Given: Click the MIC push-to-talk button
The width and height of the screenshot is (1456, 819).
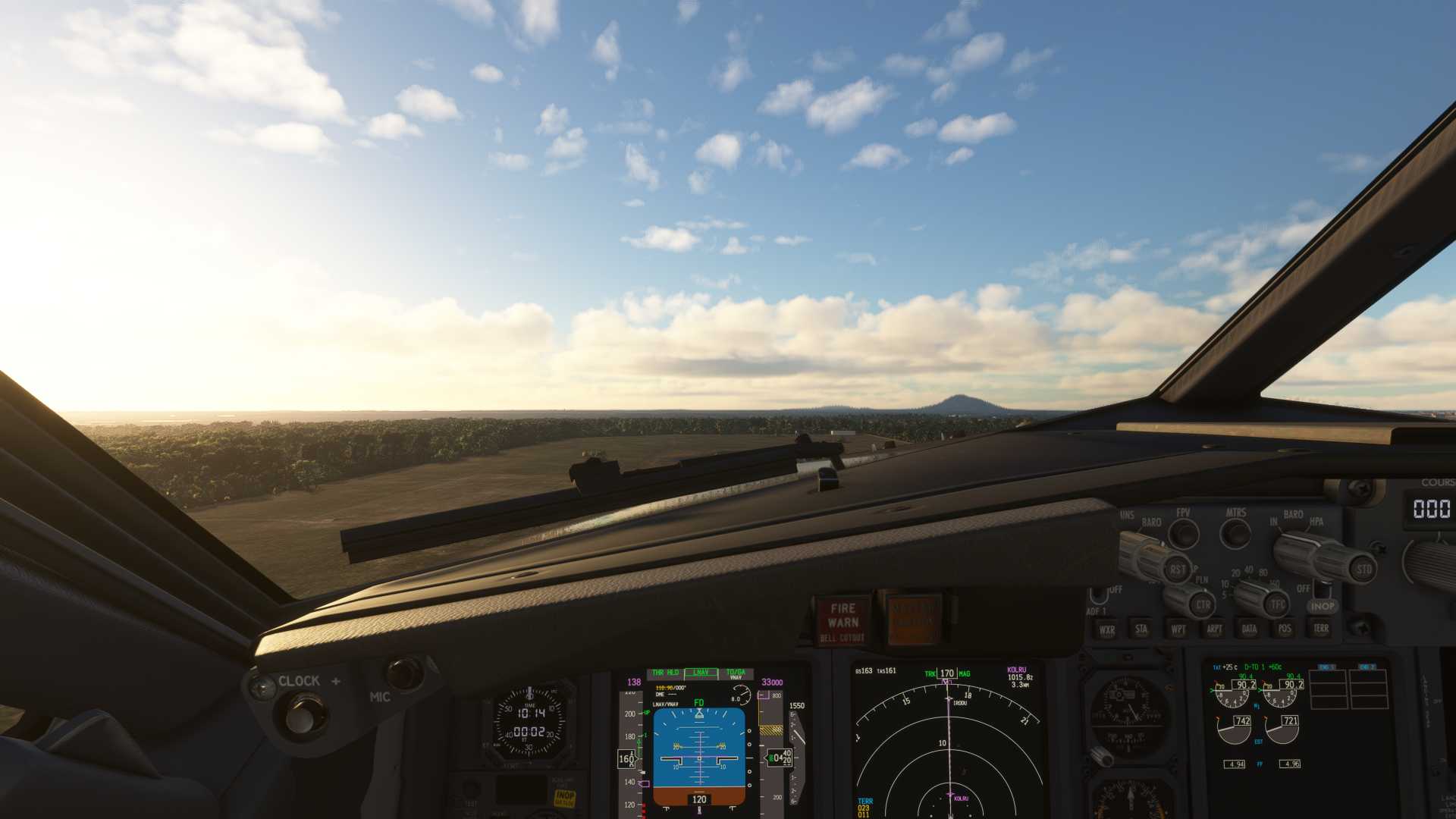Looking at the screenshot, I should pyautogui.click(x=403, y=673).
